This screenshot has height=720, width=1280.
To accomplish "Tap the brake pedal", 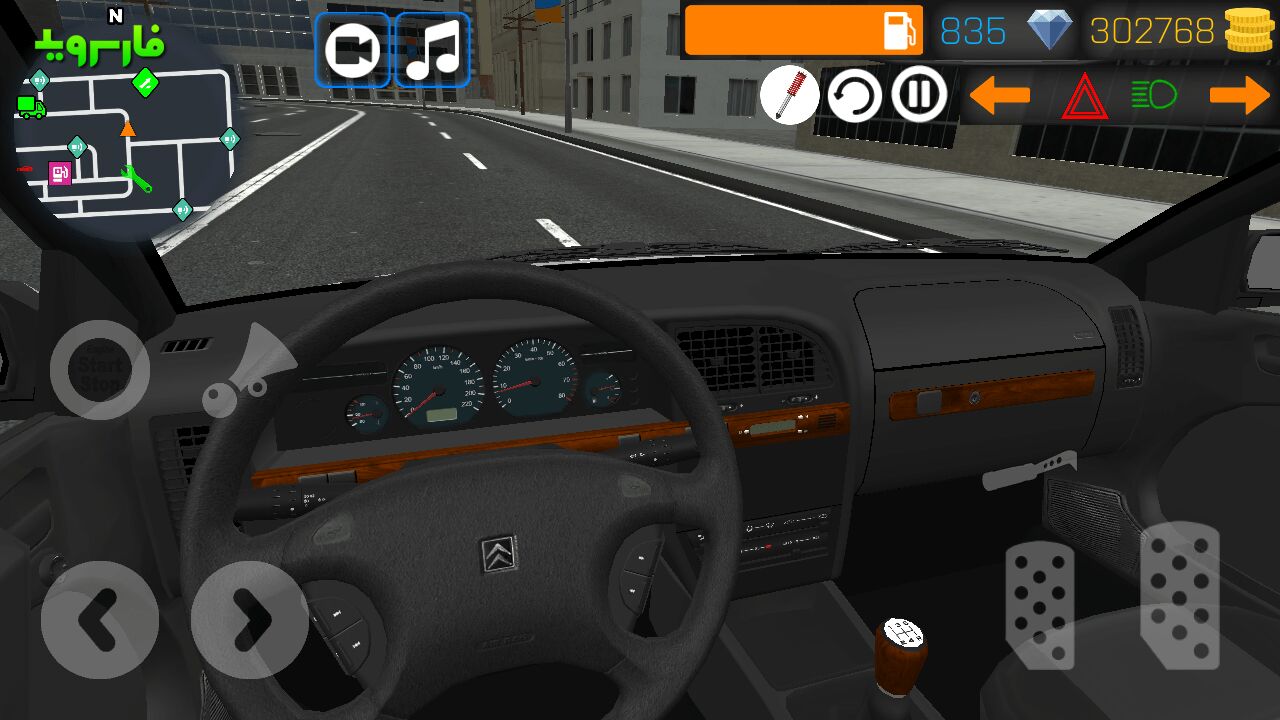I will (x=1040, y=605).
